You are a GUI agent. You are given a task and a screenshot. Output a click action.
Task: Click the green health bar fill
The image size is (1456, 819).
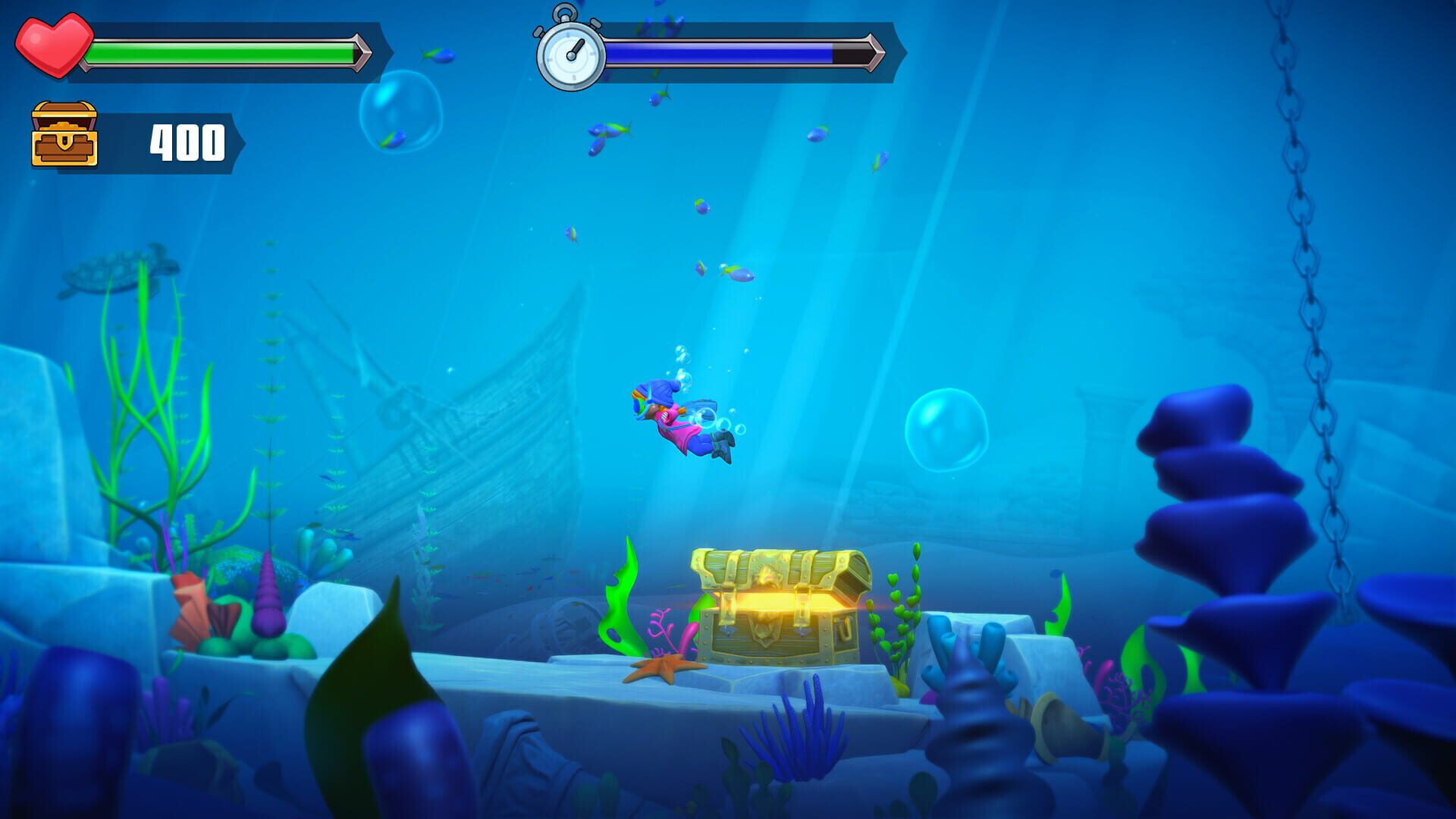[x=220, y=52]
